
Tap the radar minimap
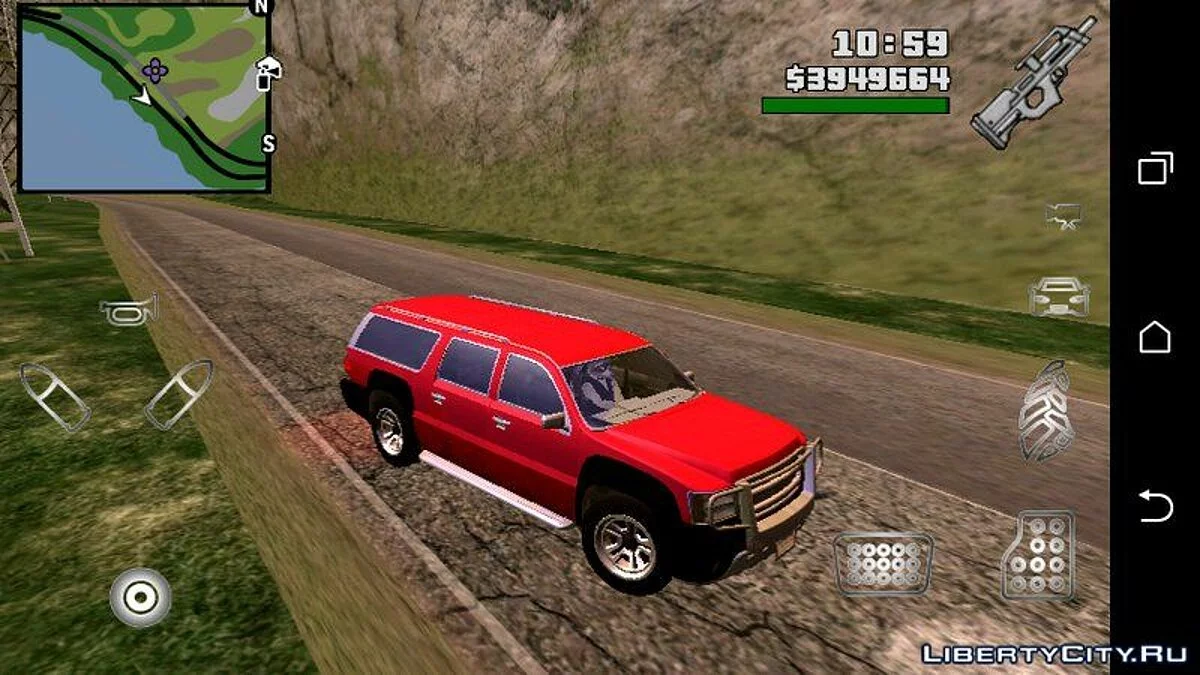coord(145,98)
